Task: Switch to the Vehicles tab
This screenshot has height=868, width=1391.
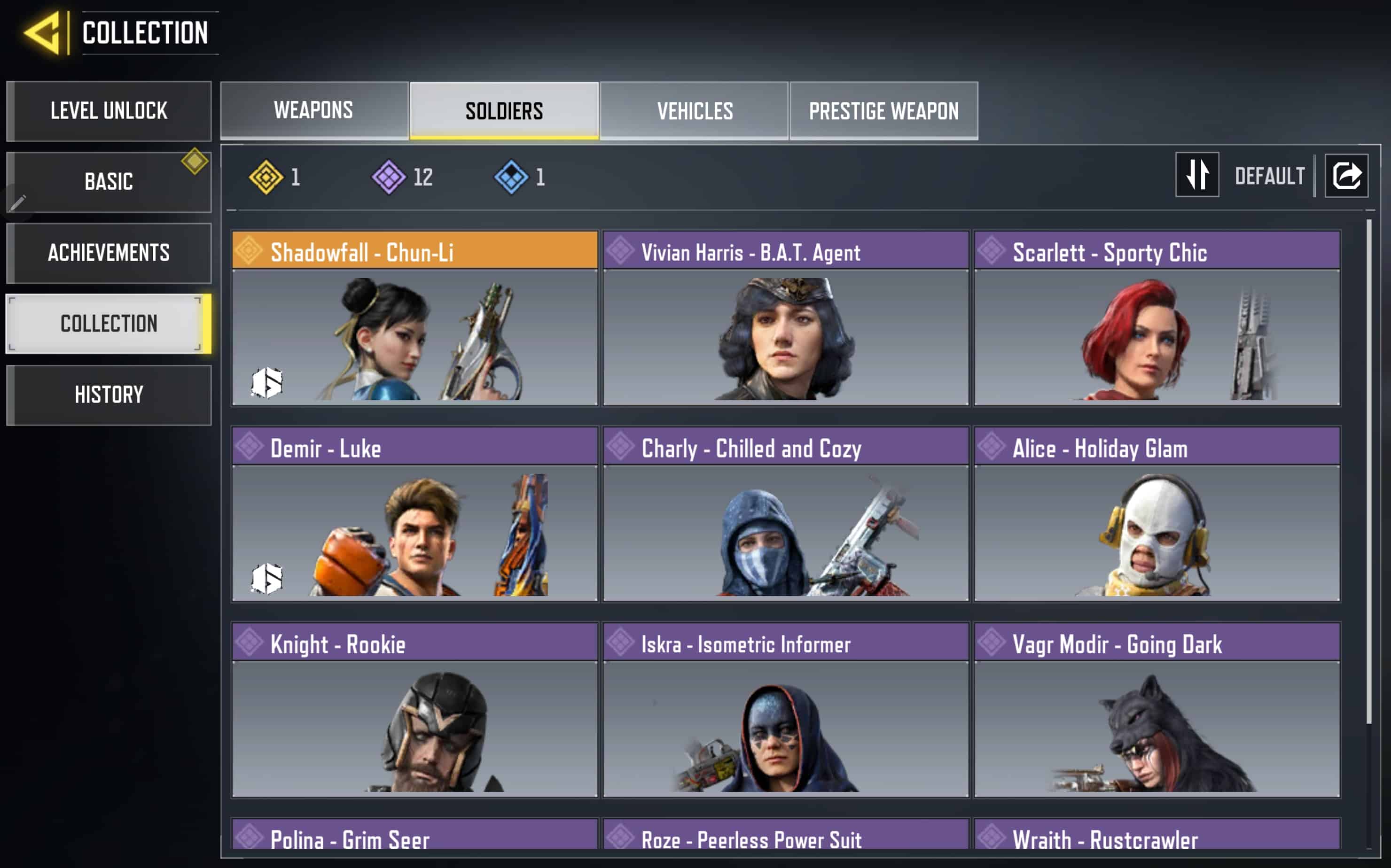Action: click(695, 110)
